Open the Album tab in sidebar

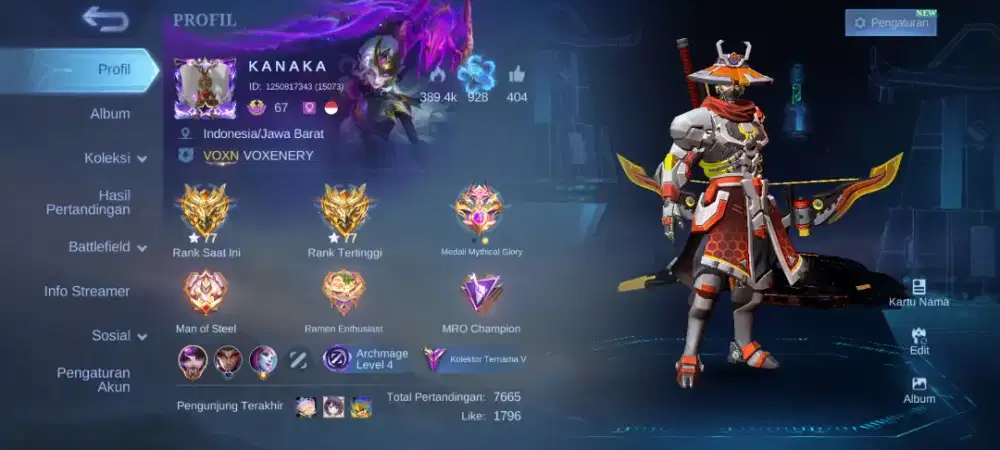click(x=110, y=113)
